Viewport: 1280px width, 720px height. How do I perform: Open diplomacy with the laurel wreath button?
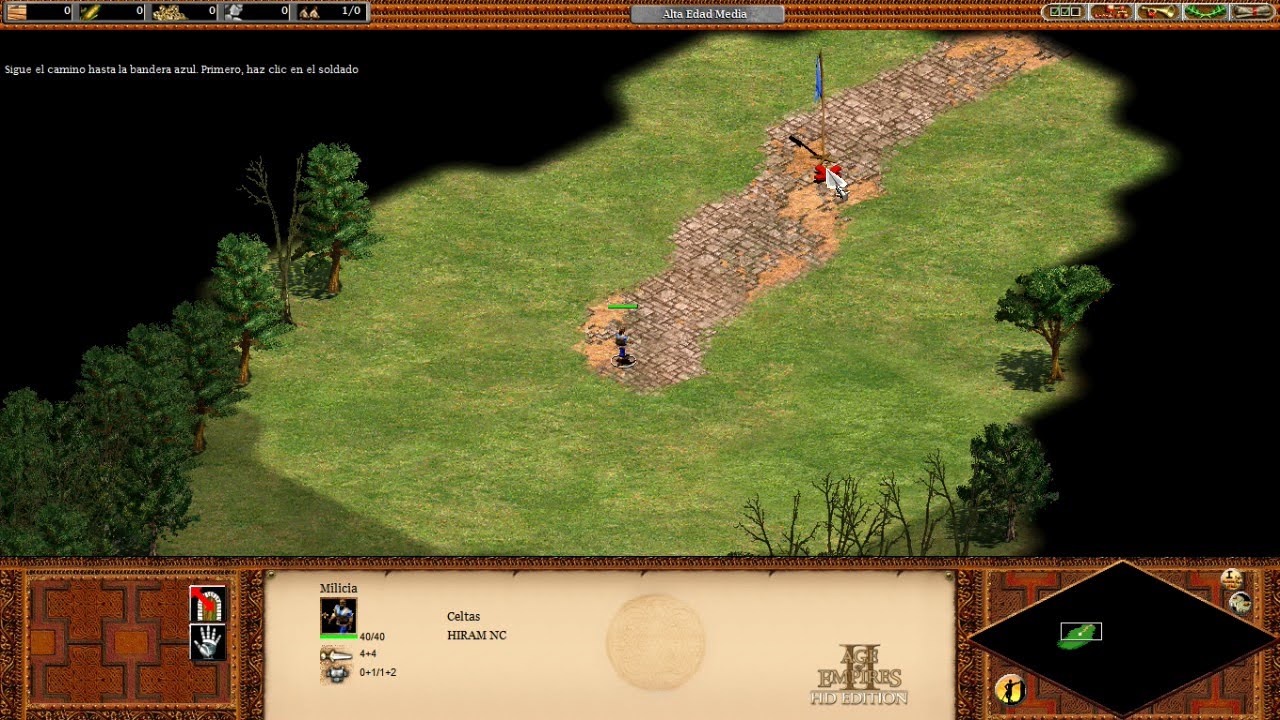[x=1205, y=12]
